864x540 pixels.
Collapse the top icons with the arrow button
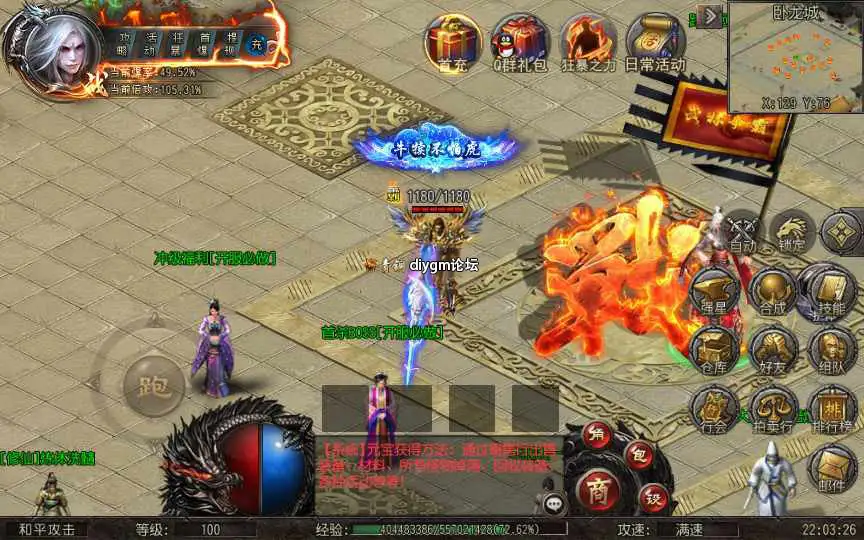711,16
